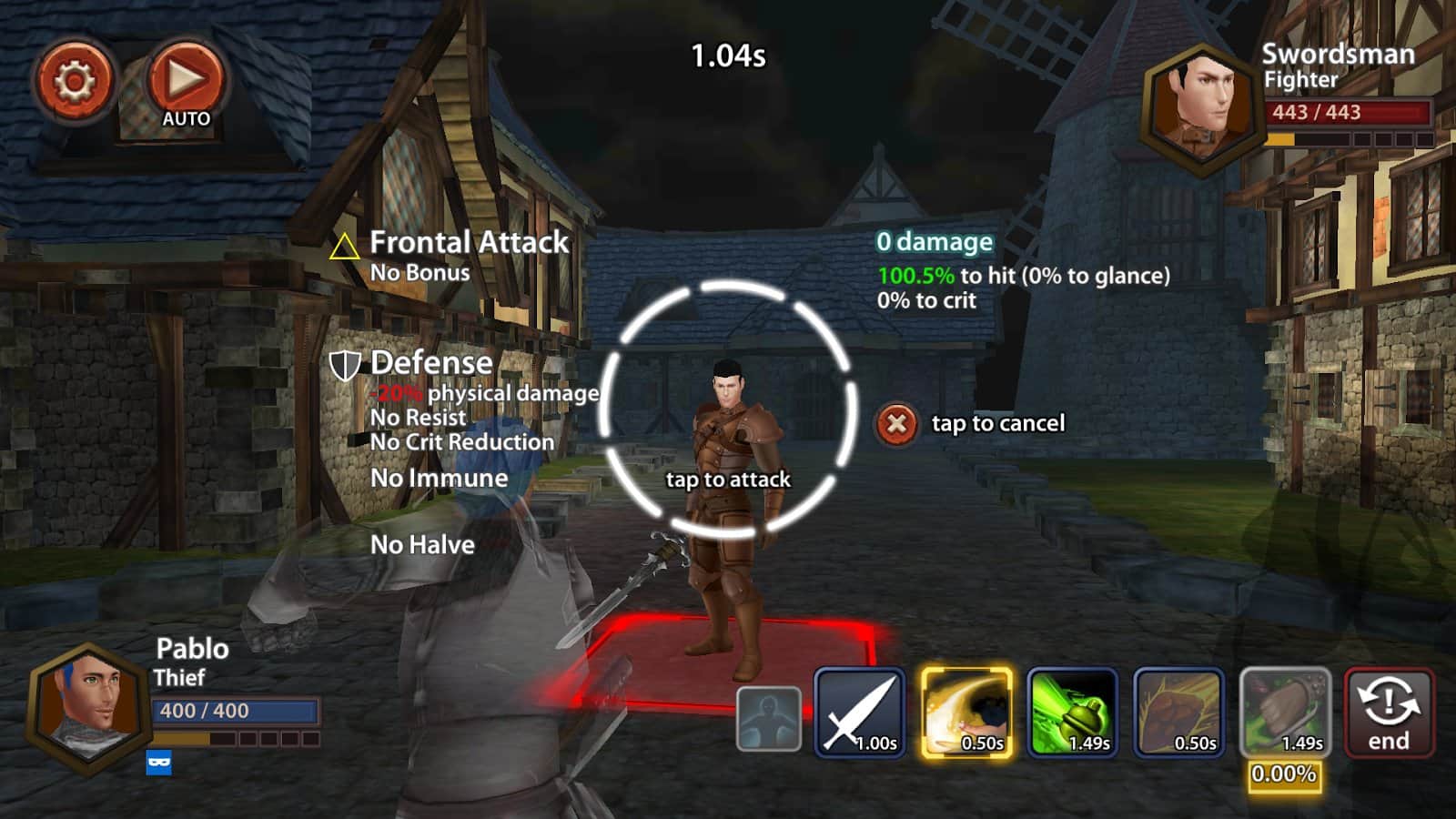
Task: Choose the brown rock throw skill
Action: (1178, 713)
